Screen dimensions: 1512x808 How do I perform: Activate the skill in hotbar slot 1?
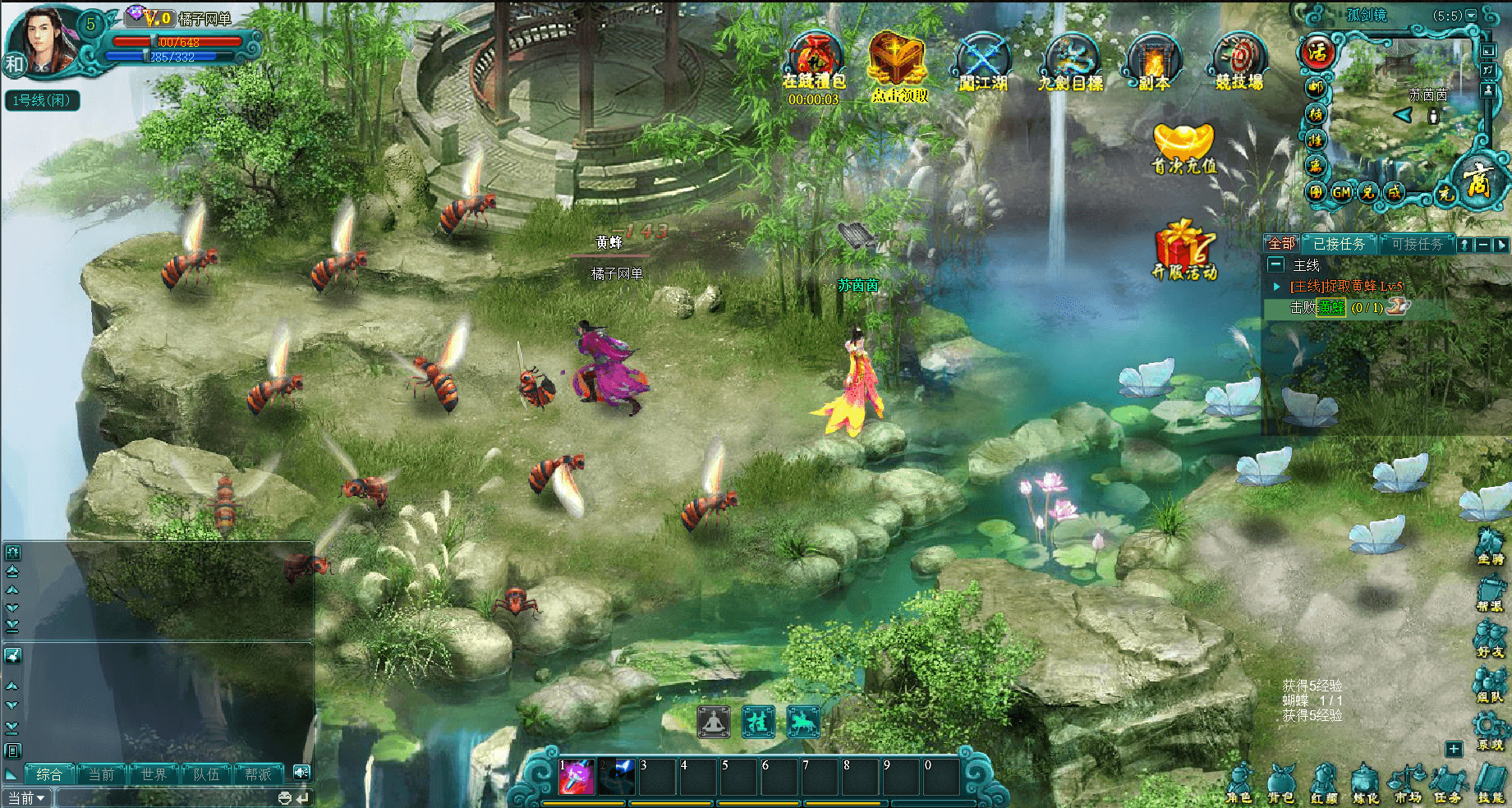[x=576, y=777]
